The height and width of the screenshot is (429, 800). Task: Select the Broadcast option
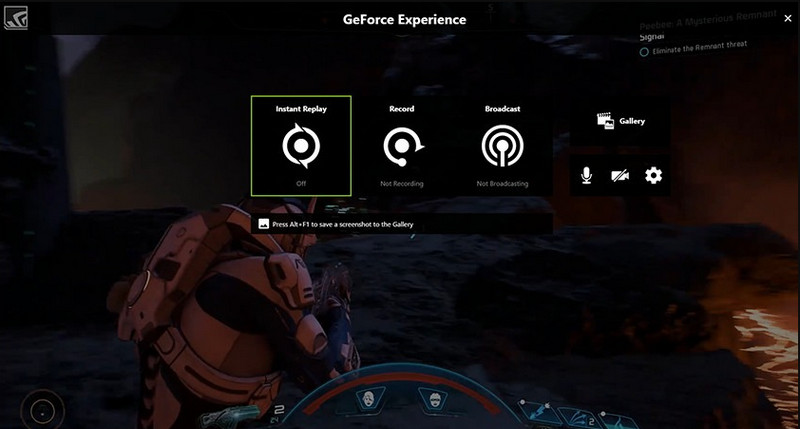coord(501,147)
